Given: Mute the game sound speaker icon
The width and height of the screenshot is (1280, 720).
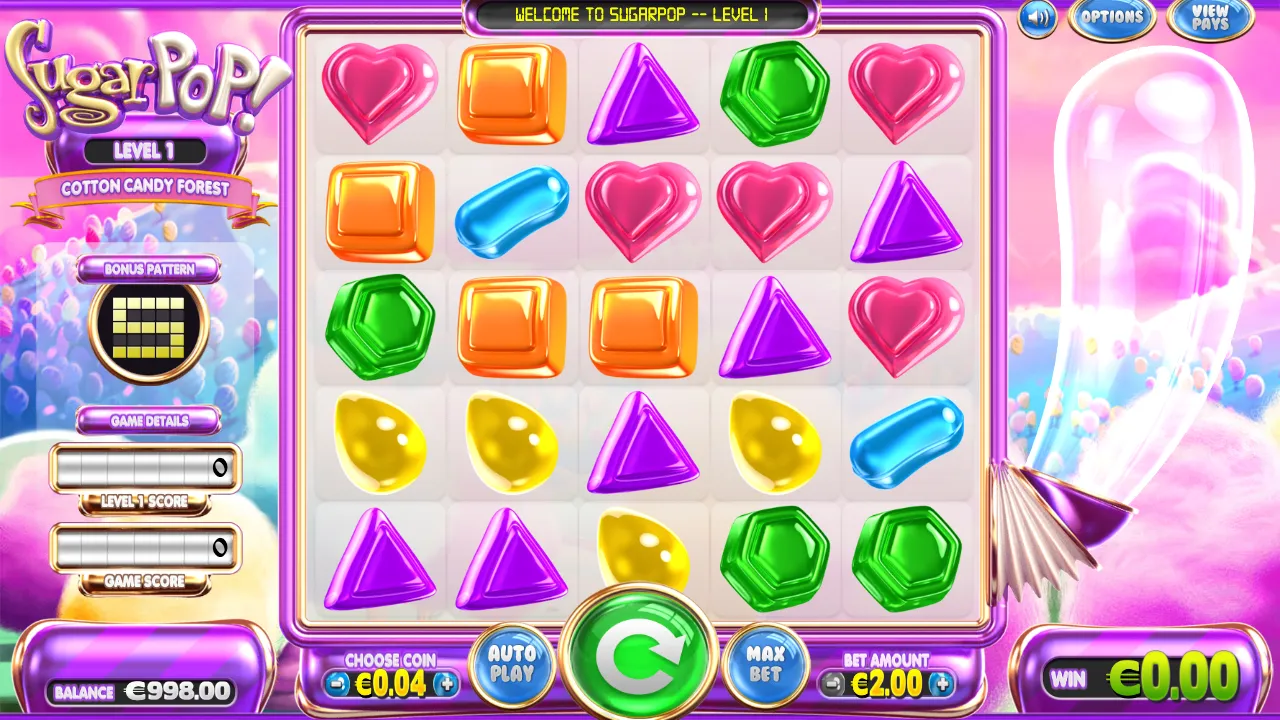Looking at the screenshot, I should click(x=1036, y=19).
